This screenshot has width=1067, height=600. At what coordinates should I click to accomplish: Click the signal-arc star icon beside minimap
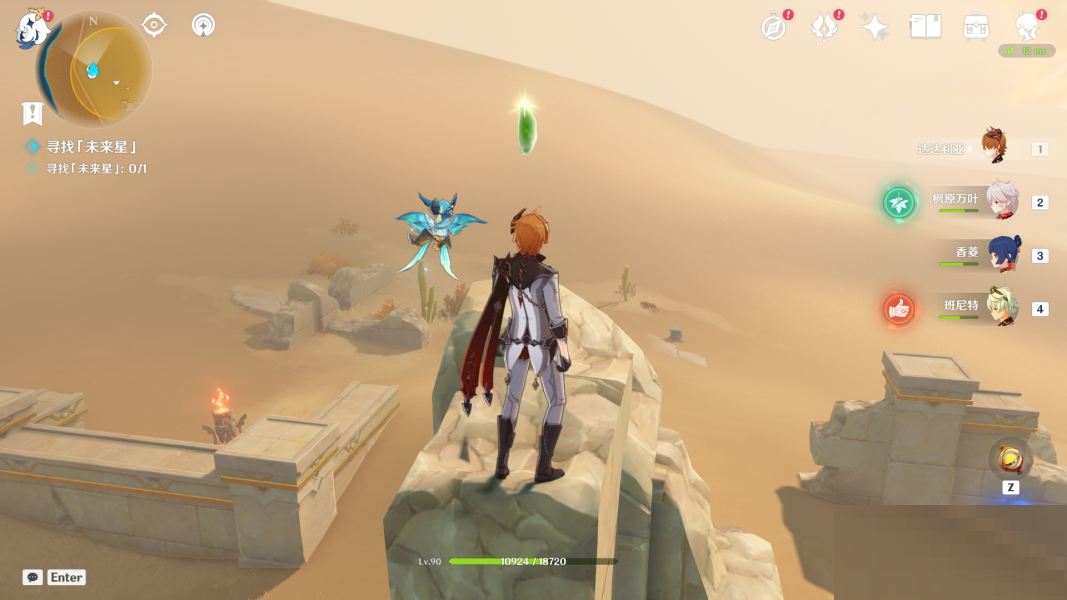pos(203,25)
